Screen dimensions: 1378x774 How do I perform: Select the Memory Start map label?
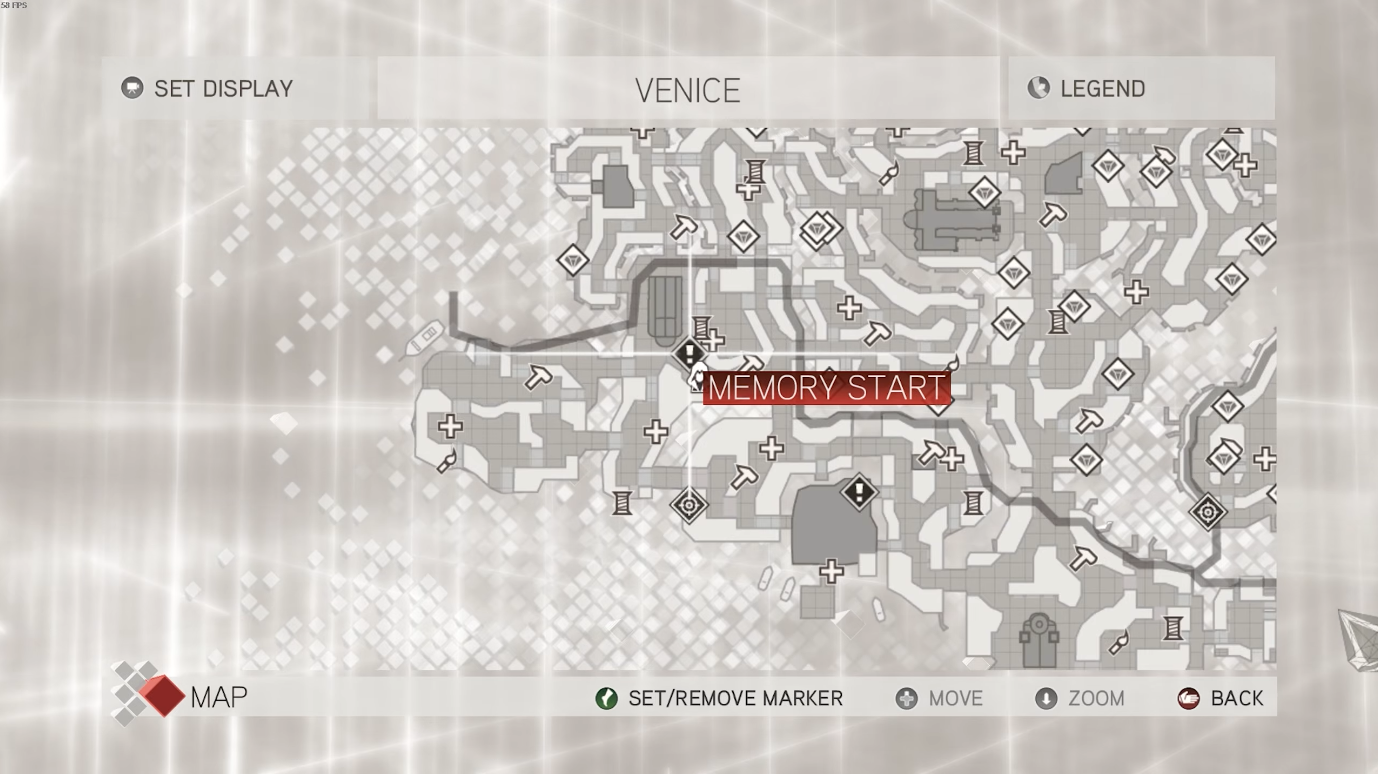coord(826,388)
